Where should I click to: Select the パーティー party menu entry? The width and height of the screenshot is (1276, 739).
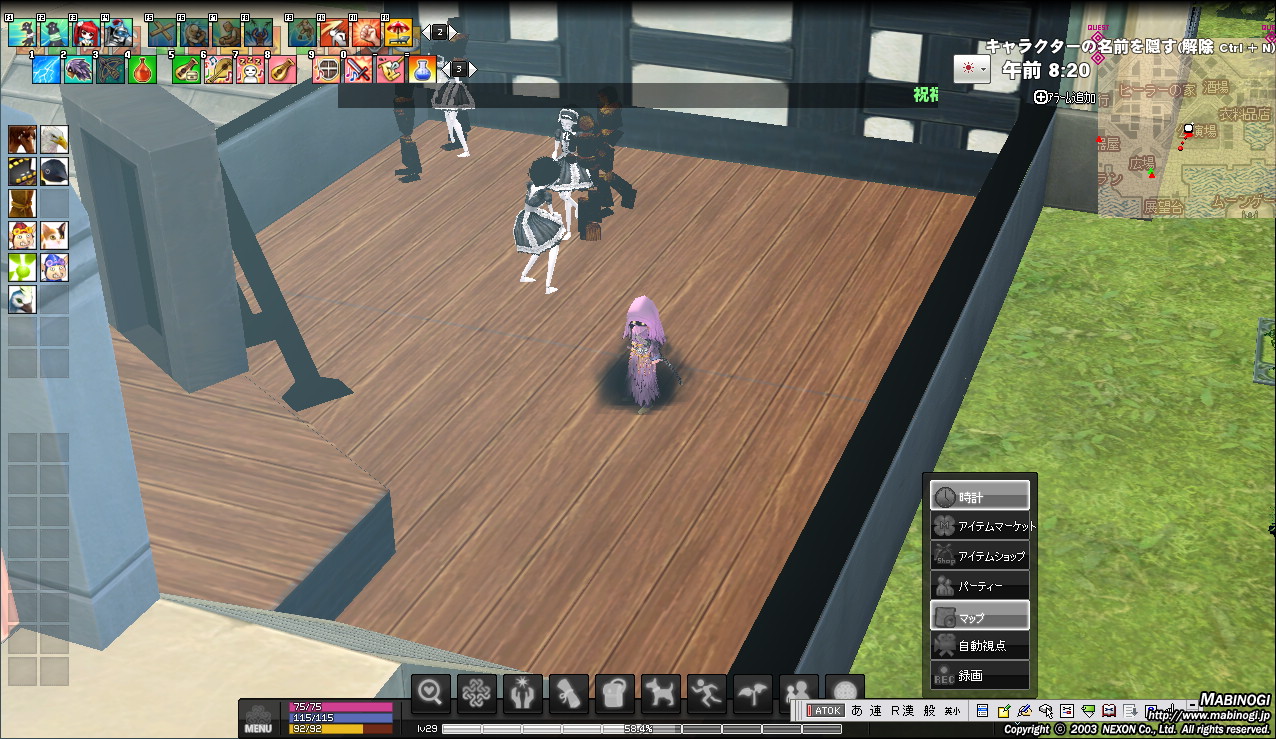(980, 586)
